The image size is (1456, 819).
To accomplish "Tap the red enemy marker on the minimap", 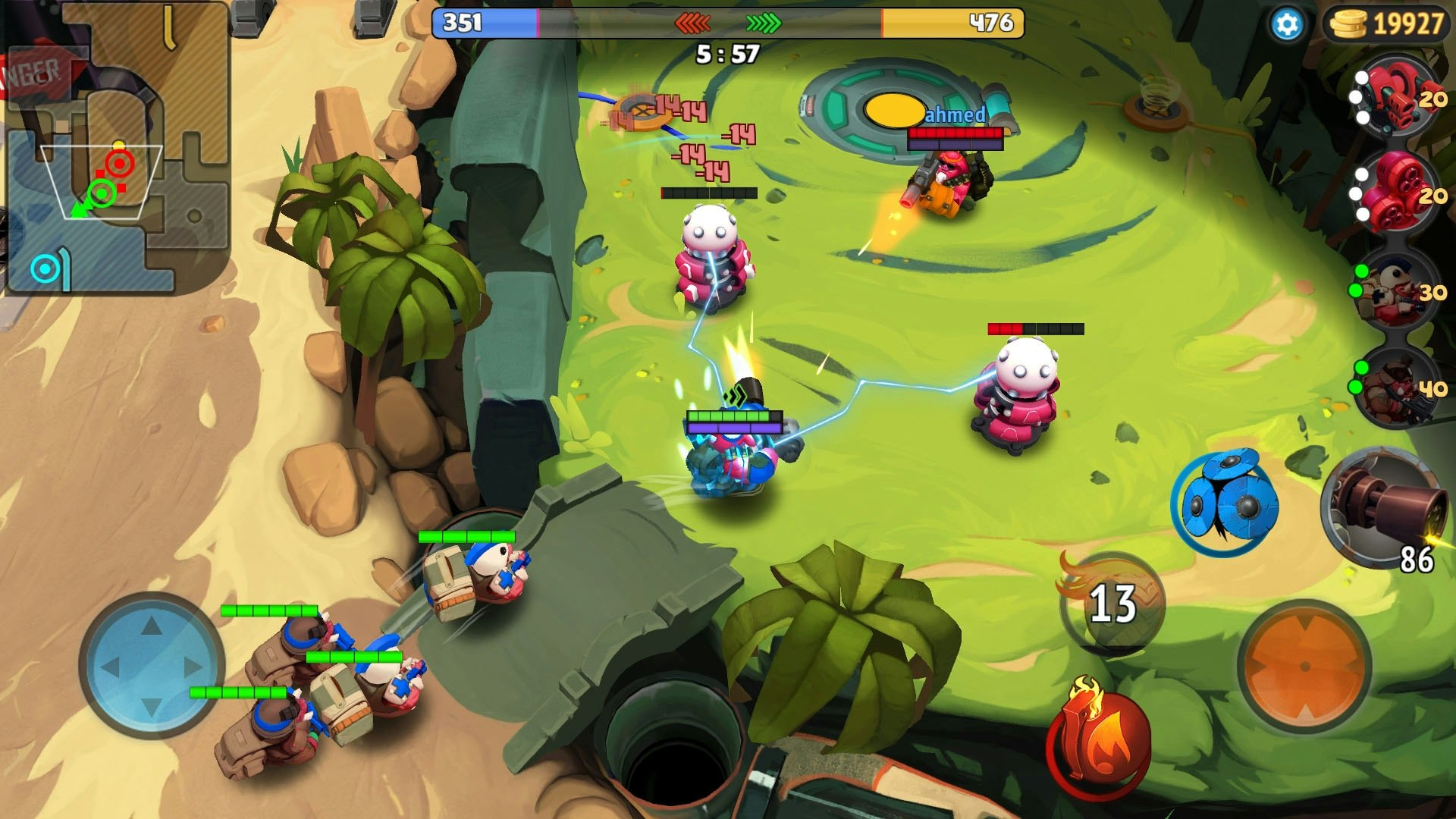I will (x=120, y=162).
